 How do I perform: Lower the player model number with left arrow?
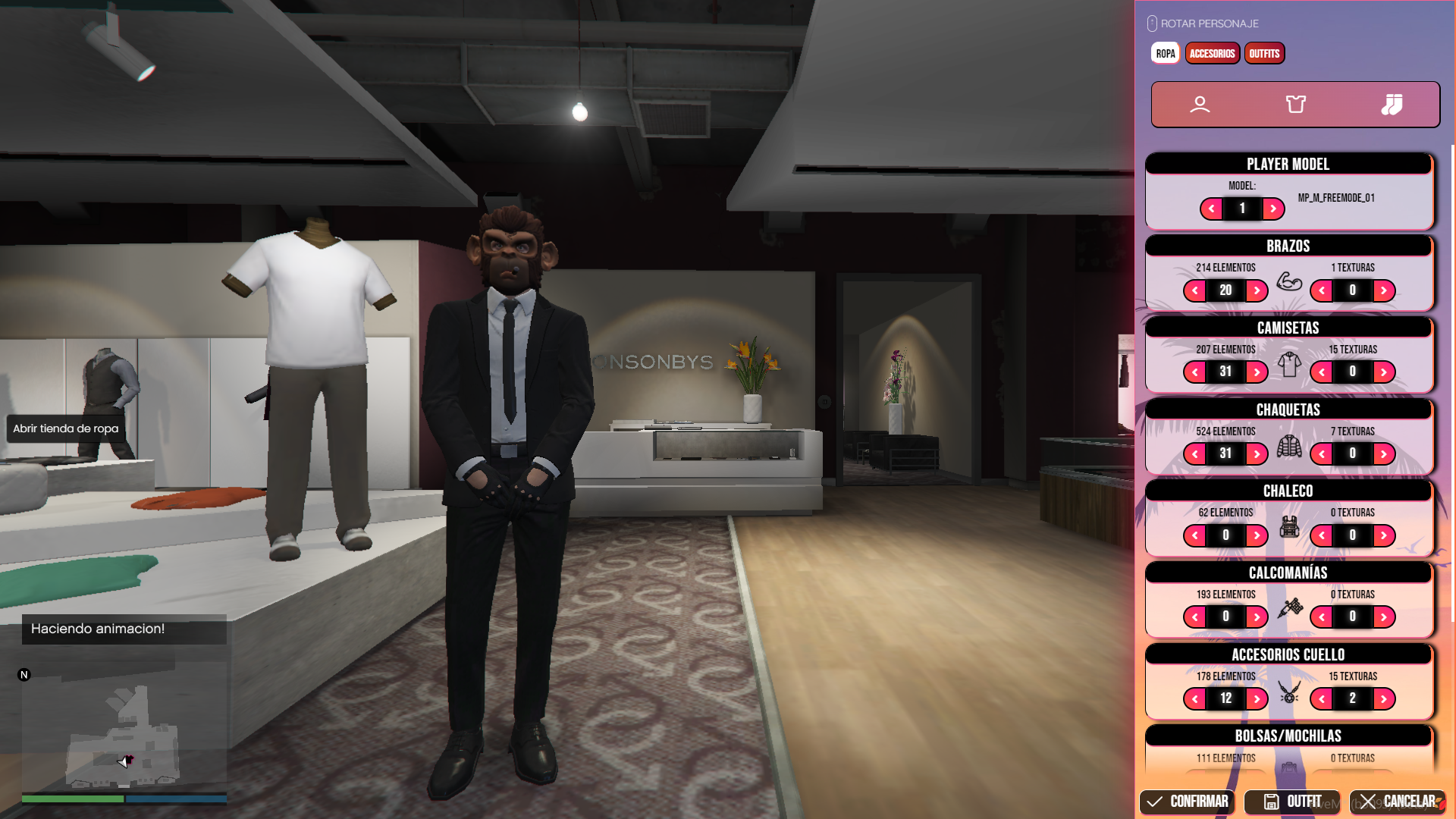[x=1212, y=209]
